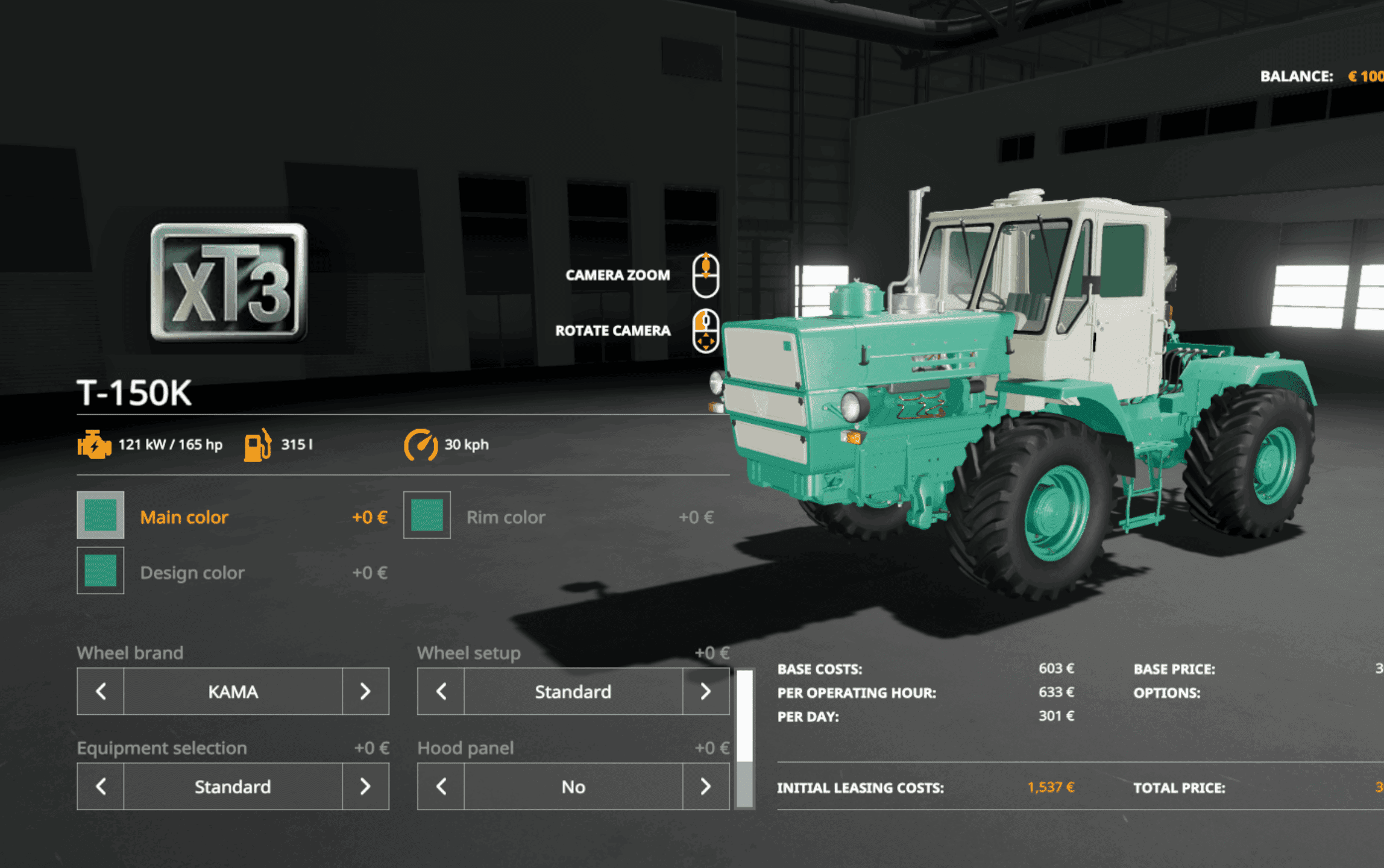Select the Main color swatch

(101, 515)
